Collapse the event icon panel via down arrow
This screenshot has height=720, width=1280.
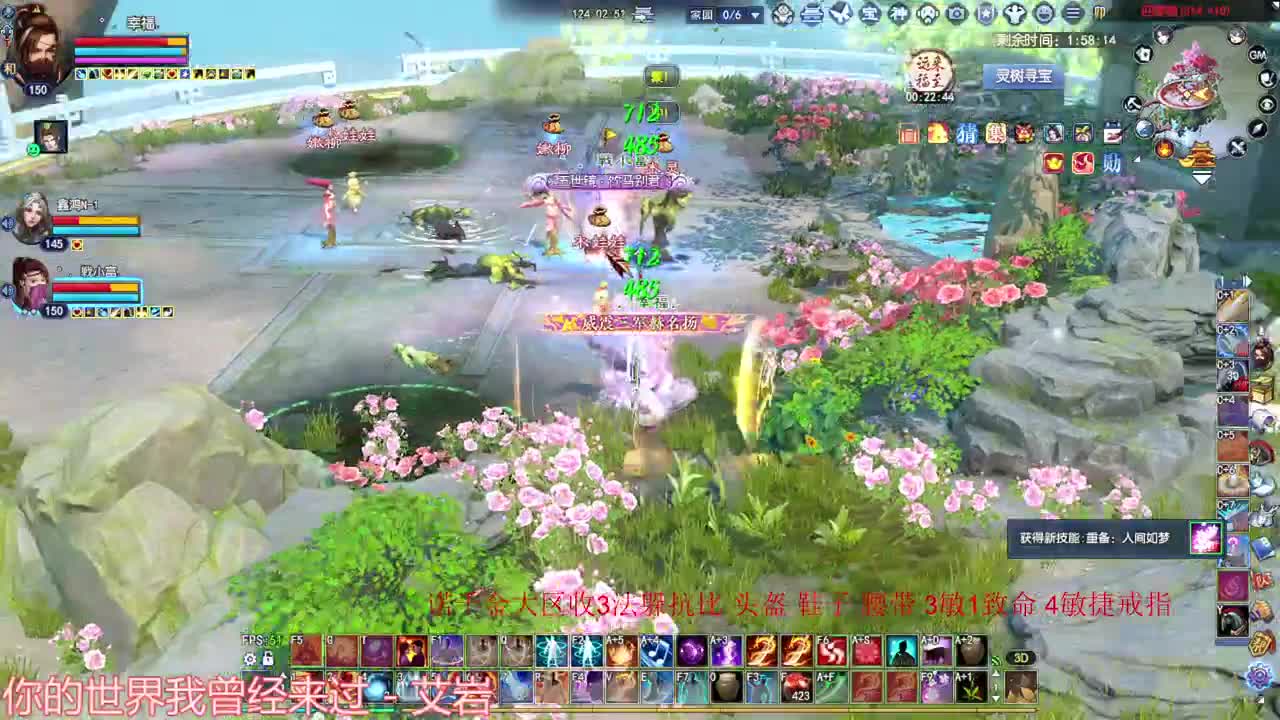click(x=1202, y=175)
